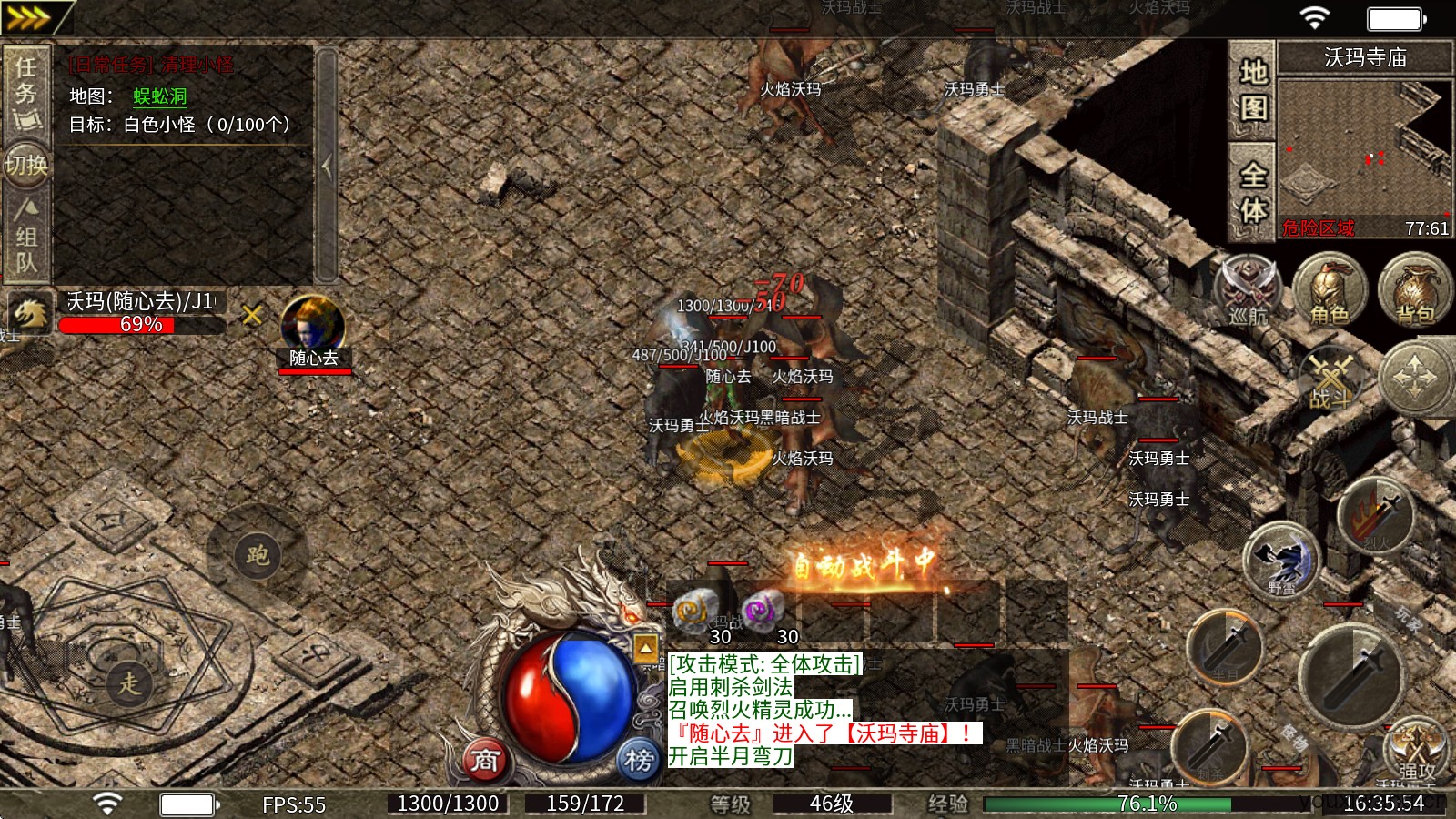Open the 沃玛寺庙 minimap
Screen dimensions: 1456x819
click(1364, 146)
